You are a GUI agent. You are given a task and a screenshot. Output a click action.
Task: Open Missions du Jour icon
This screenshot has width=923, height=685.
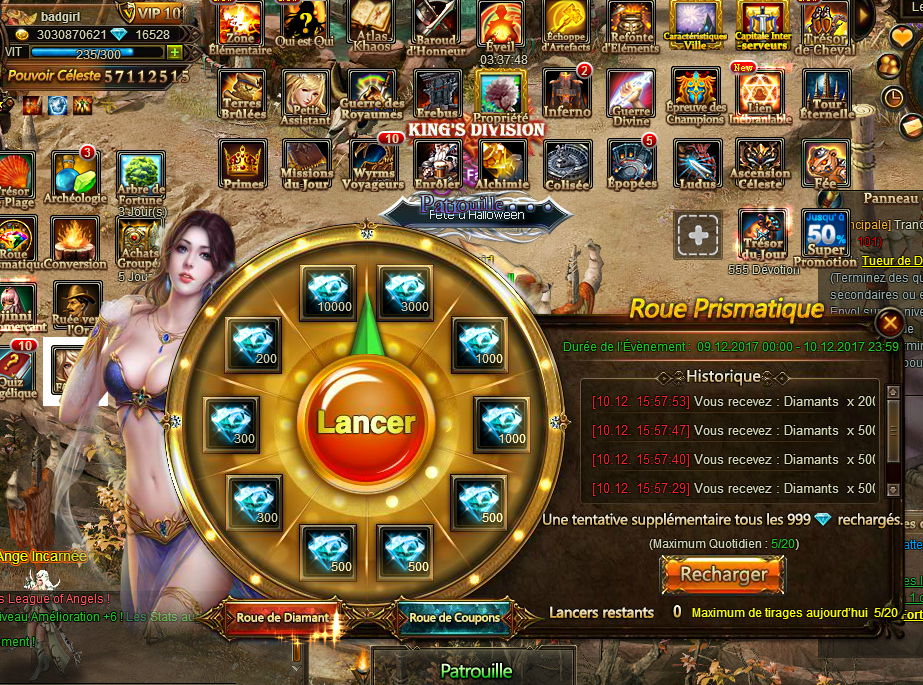(x=307, y=162)
